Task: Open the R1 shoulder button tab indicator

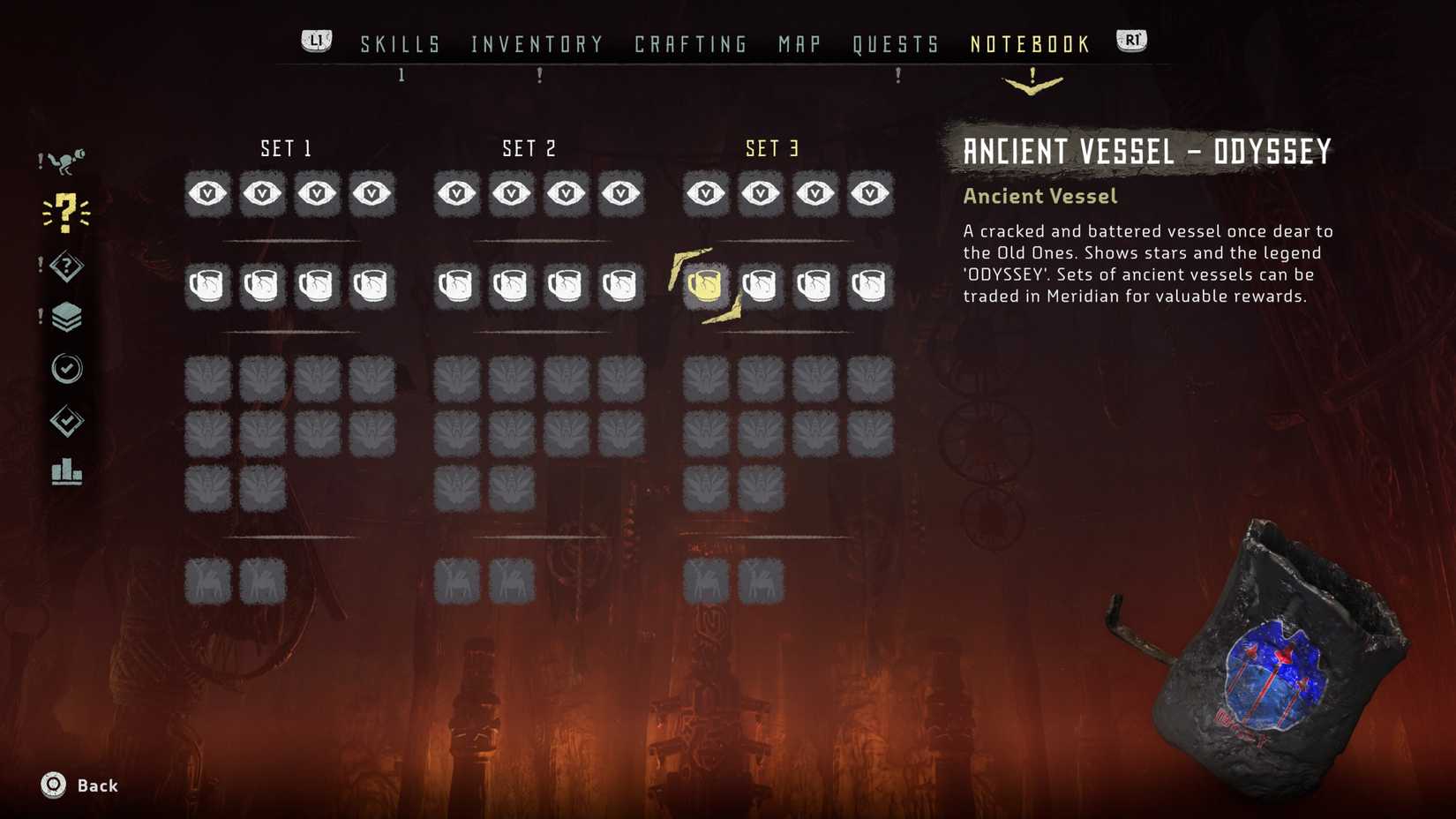Action: (x=1130, y=40)
